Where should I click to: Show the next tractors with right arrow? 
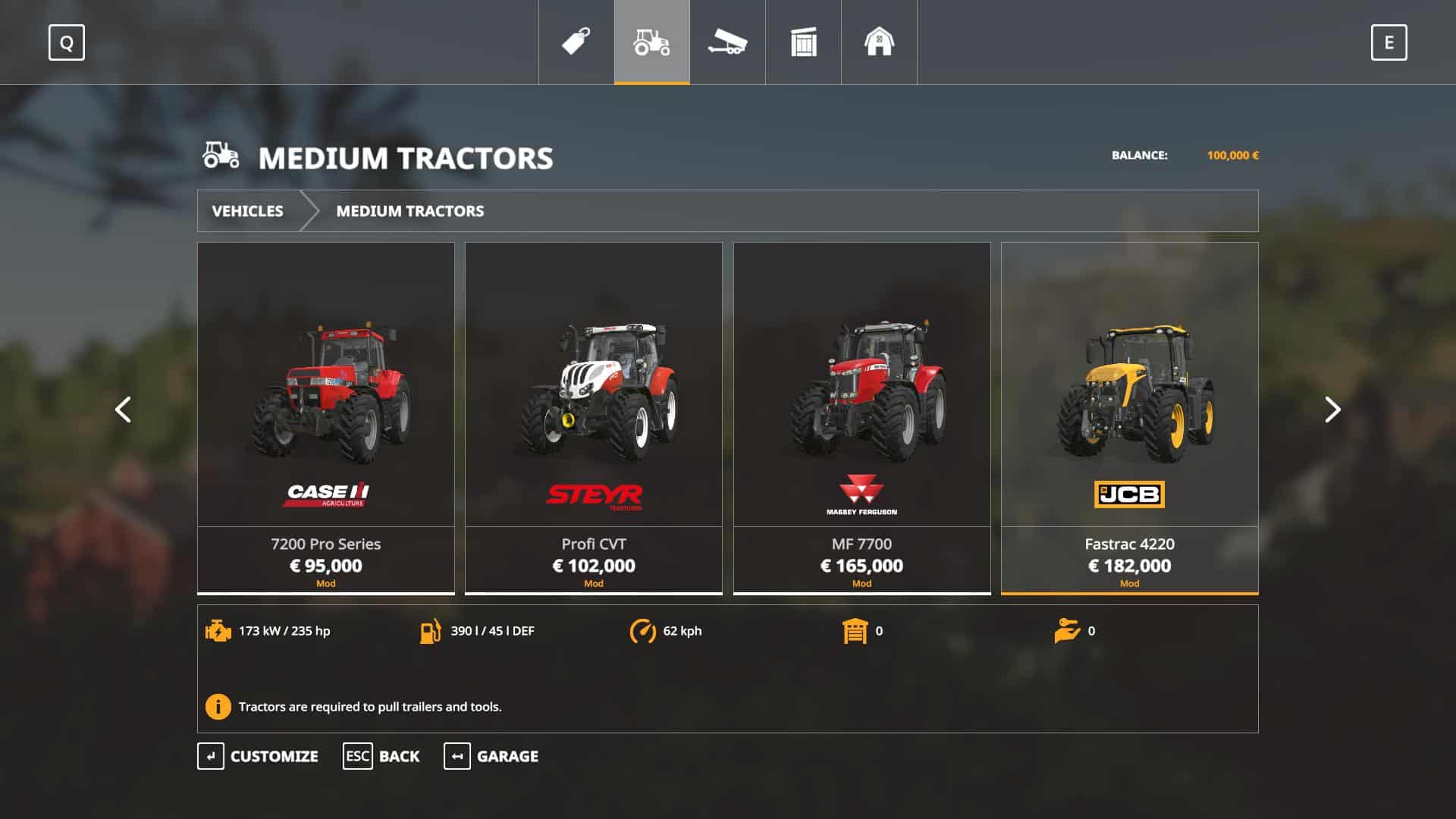coord(1332,410)
